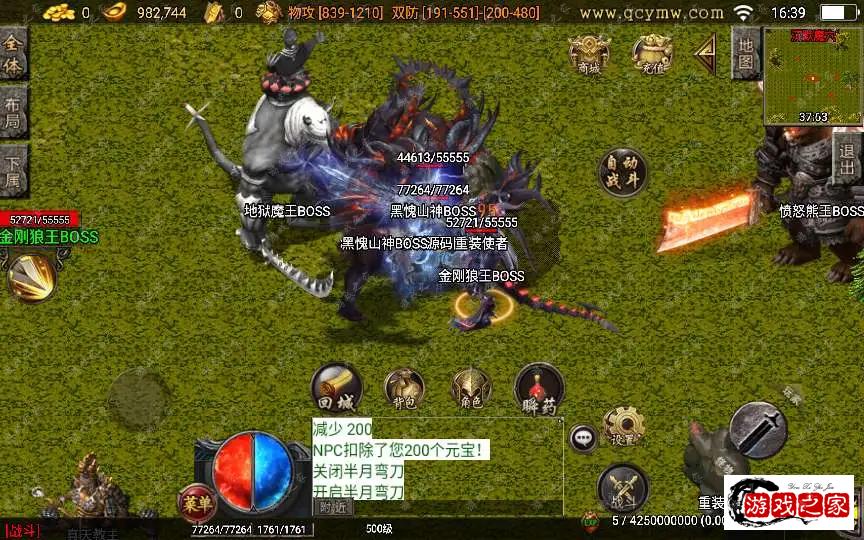
Task: Open the 背包 backpack
Action: point(404,390)
